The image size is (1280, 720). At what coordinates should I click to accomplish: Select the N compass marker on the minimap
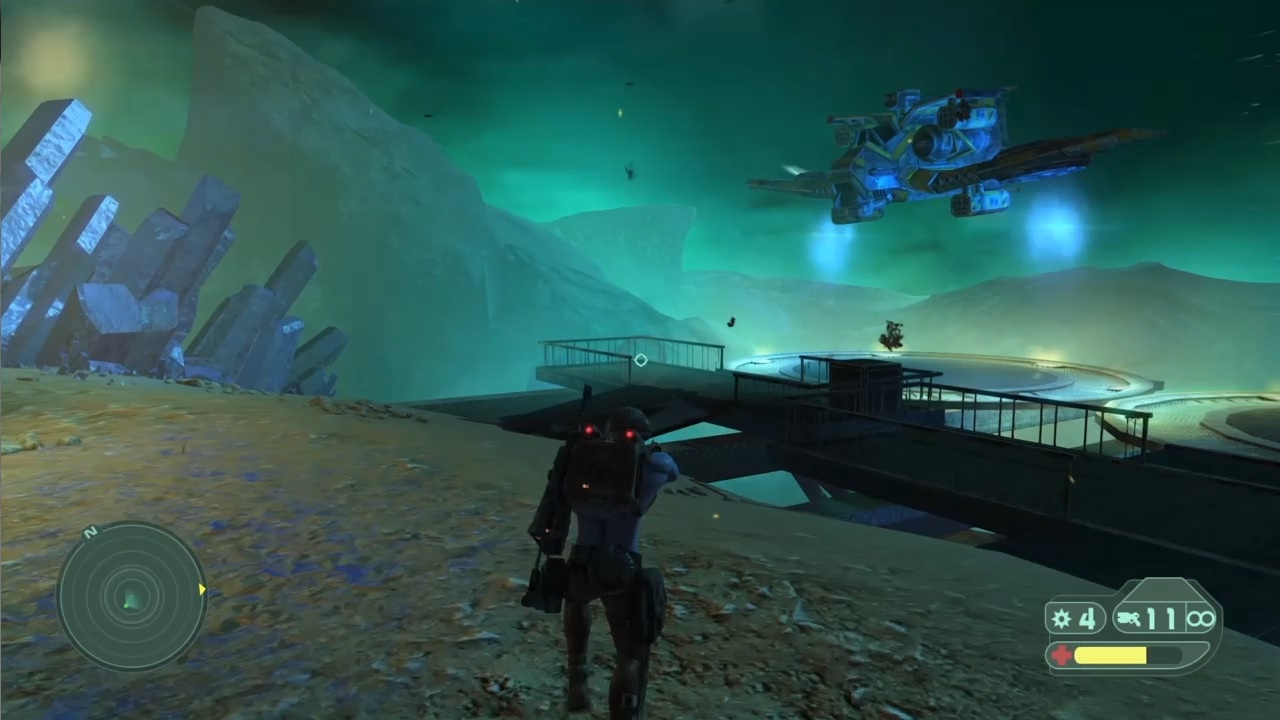point(91,532)
